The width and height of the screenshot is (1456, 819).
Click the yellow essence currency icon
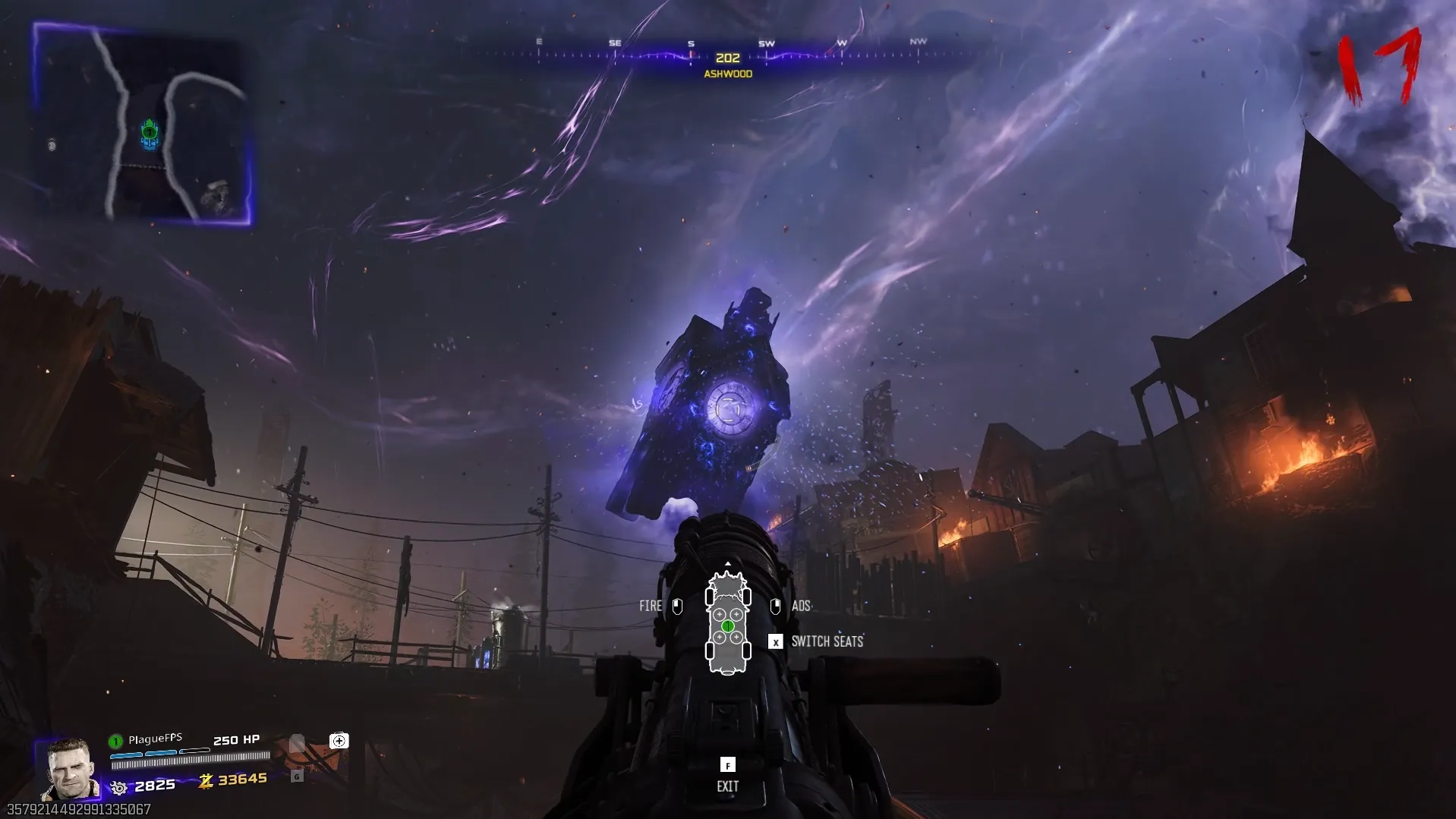tap(206, 780)
